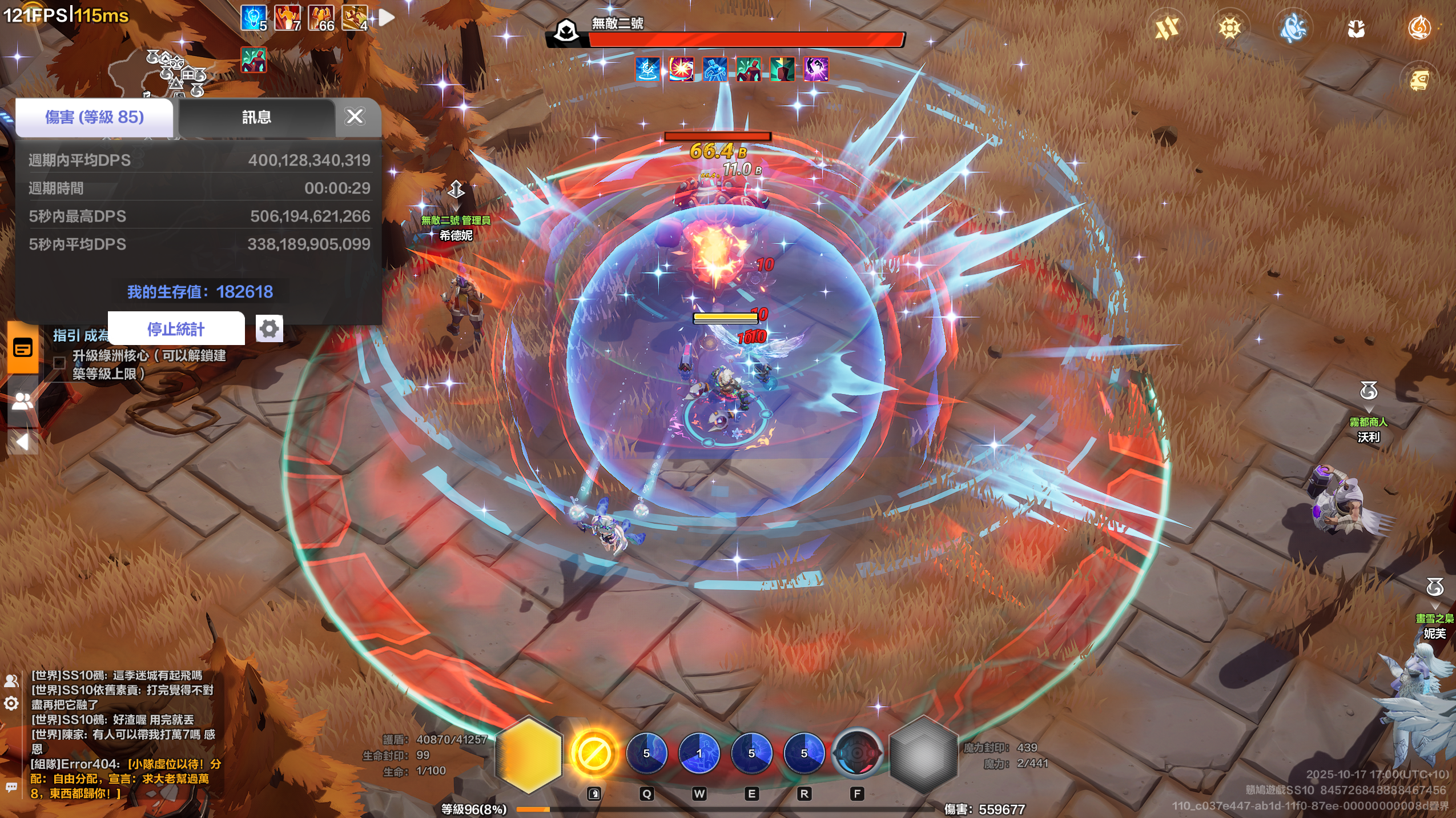Show the party members panel
The width and height of the screenshot is (1456, 818).
coord(23,402)
